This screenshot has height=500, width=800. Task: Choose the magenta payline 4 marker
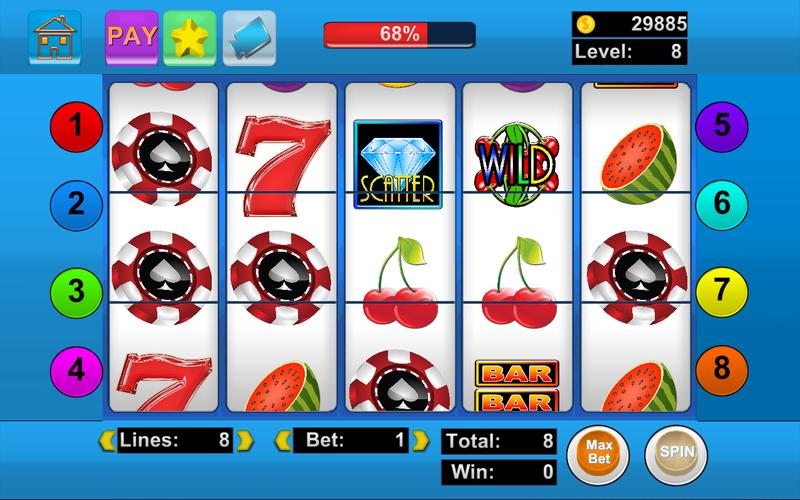tap(77, 370)
